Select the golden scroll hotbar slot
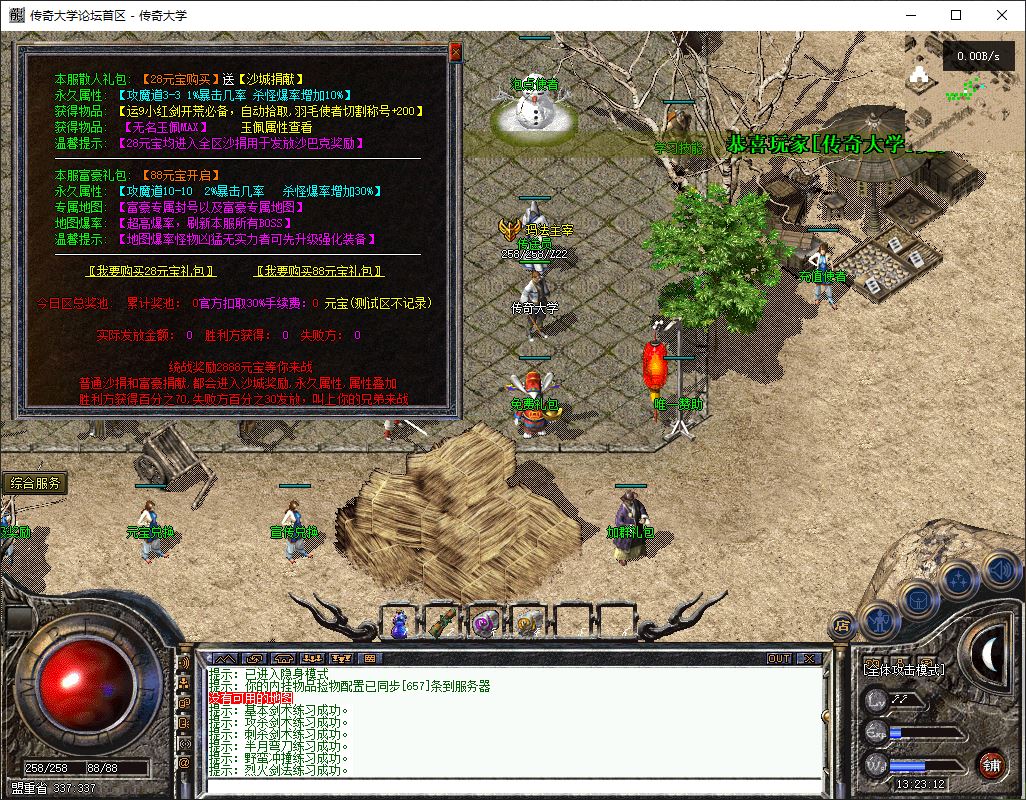The width and height of the screenshot is (1026, 800). coord(528,624)
